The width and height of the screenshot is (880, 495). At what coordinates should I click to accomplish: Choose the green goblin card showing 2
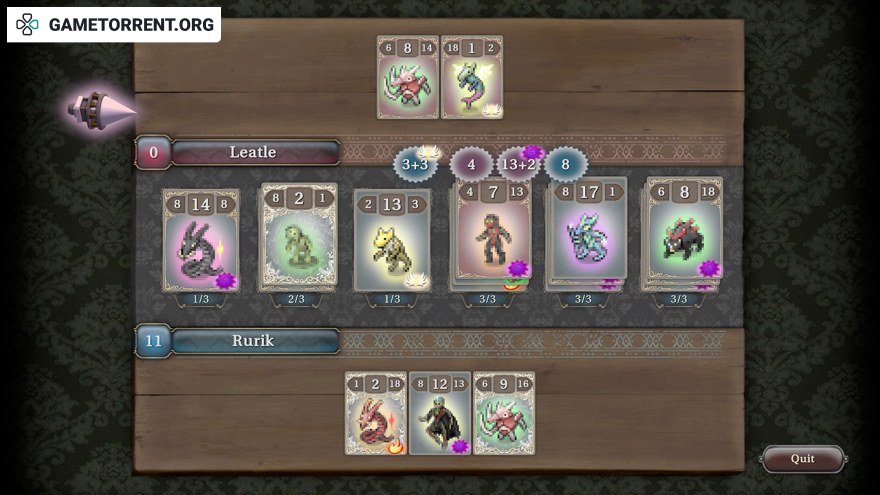tap(299, 237)
